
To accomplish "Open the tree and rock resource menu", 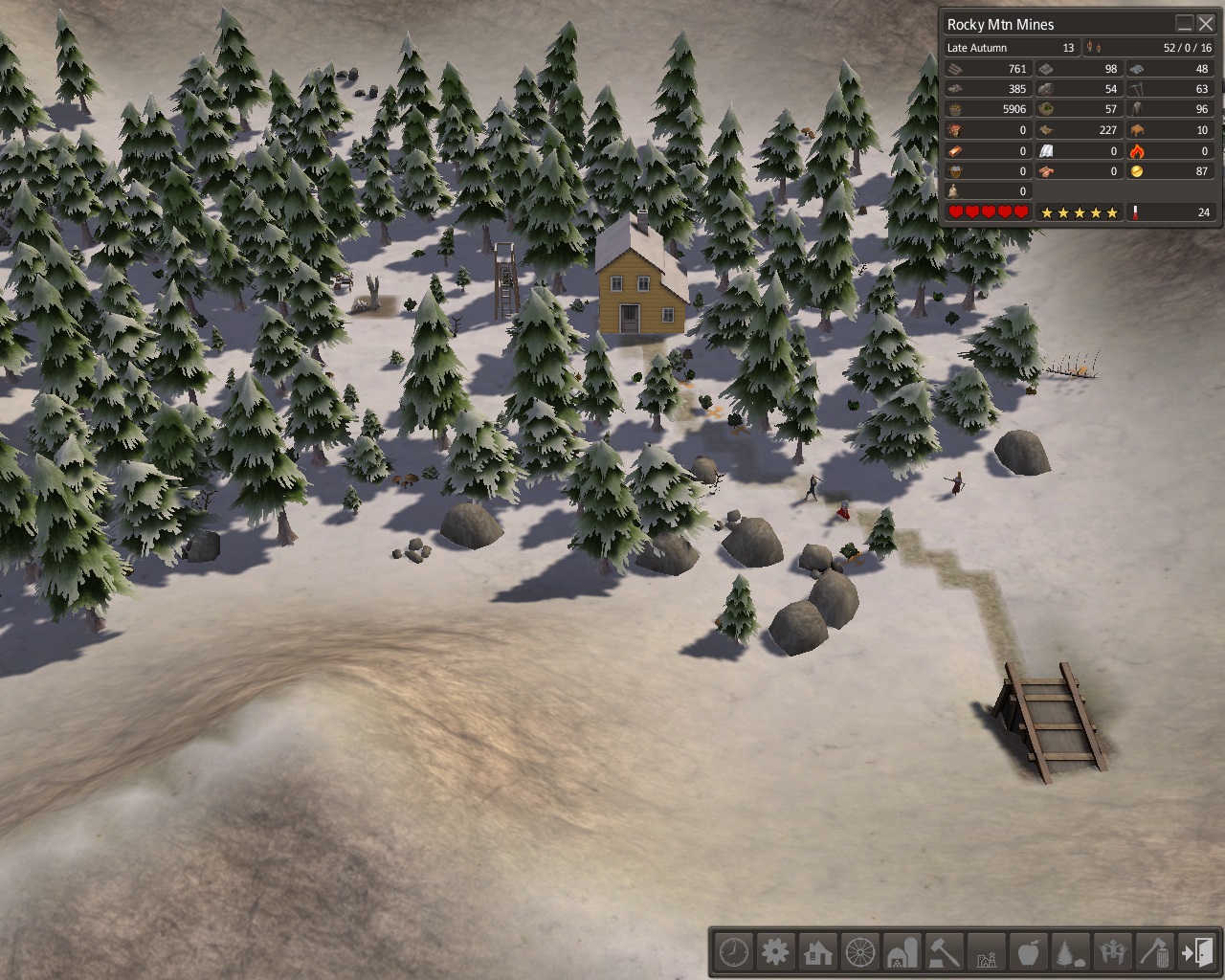I will click(x=1071, y=952).
